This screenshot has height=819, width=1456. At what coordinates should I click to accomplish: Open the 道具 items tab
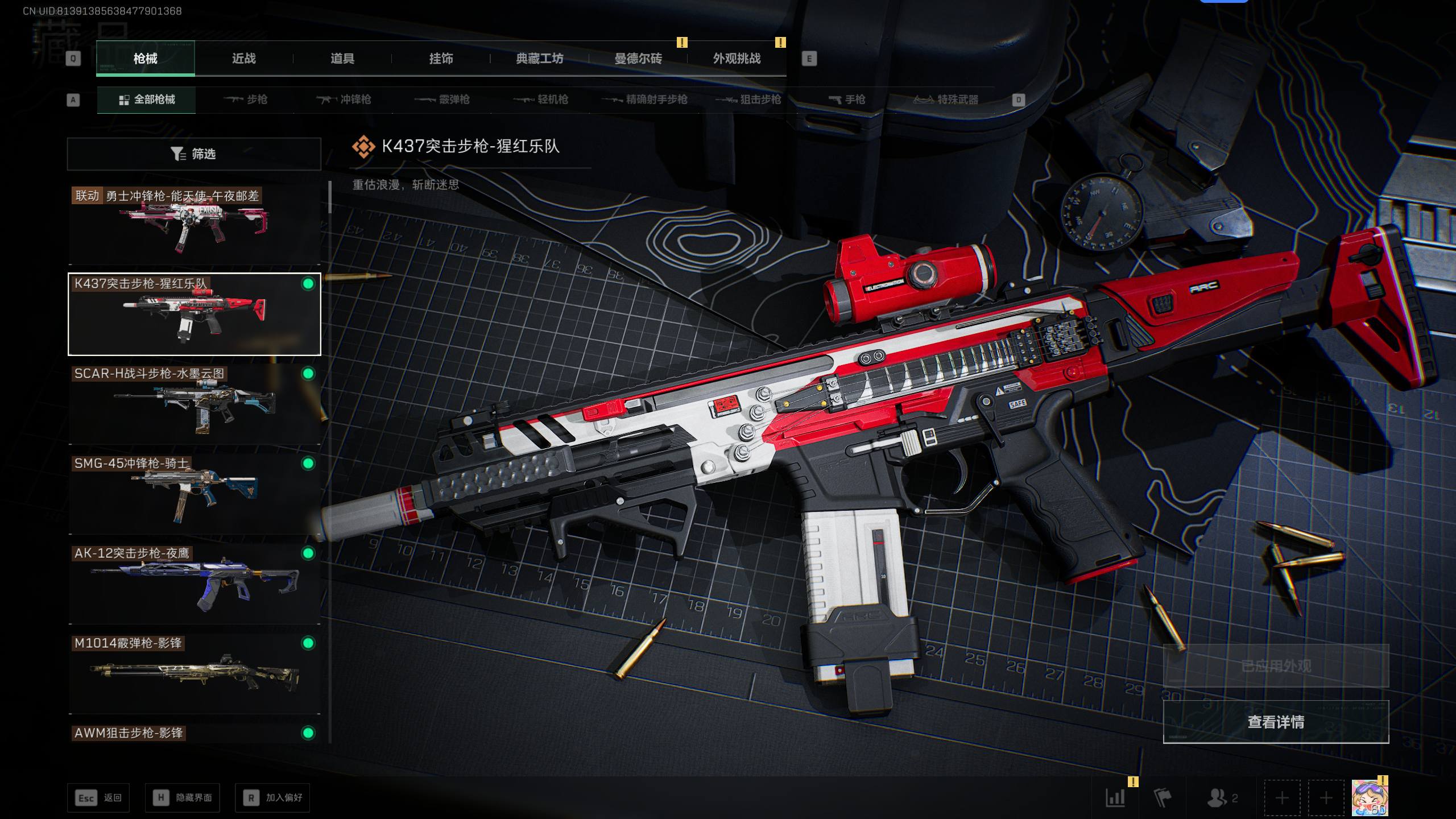pos(342,59)
